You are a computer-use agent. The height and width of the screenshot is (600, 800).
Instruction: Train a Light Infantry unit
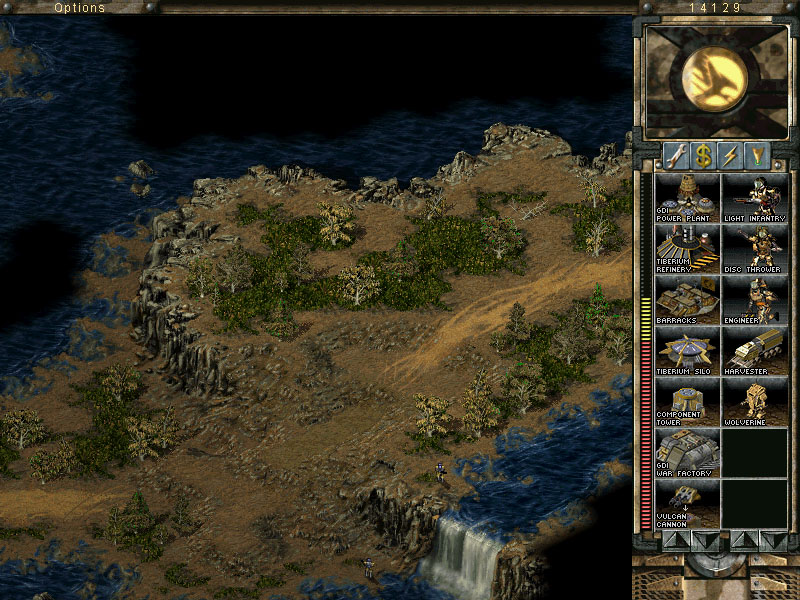pos(755,198)
